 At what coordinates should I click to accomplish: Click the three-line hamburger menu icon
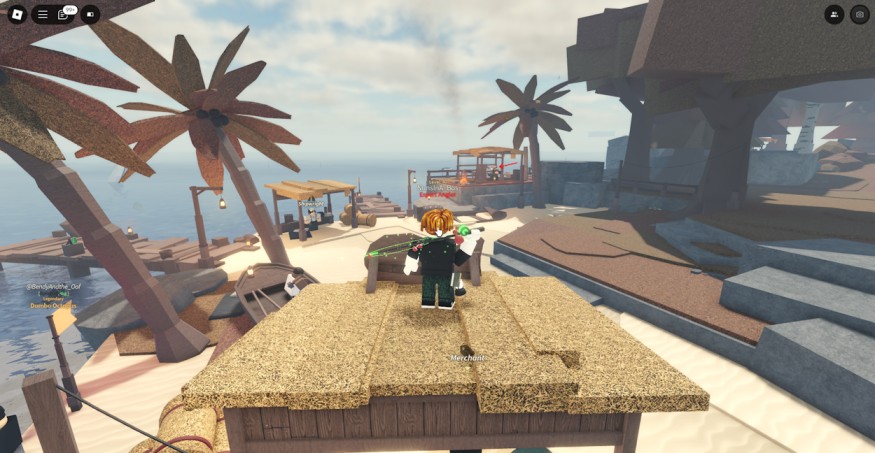pyautogui.click(x=42, y=14)
